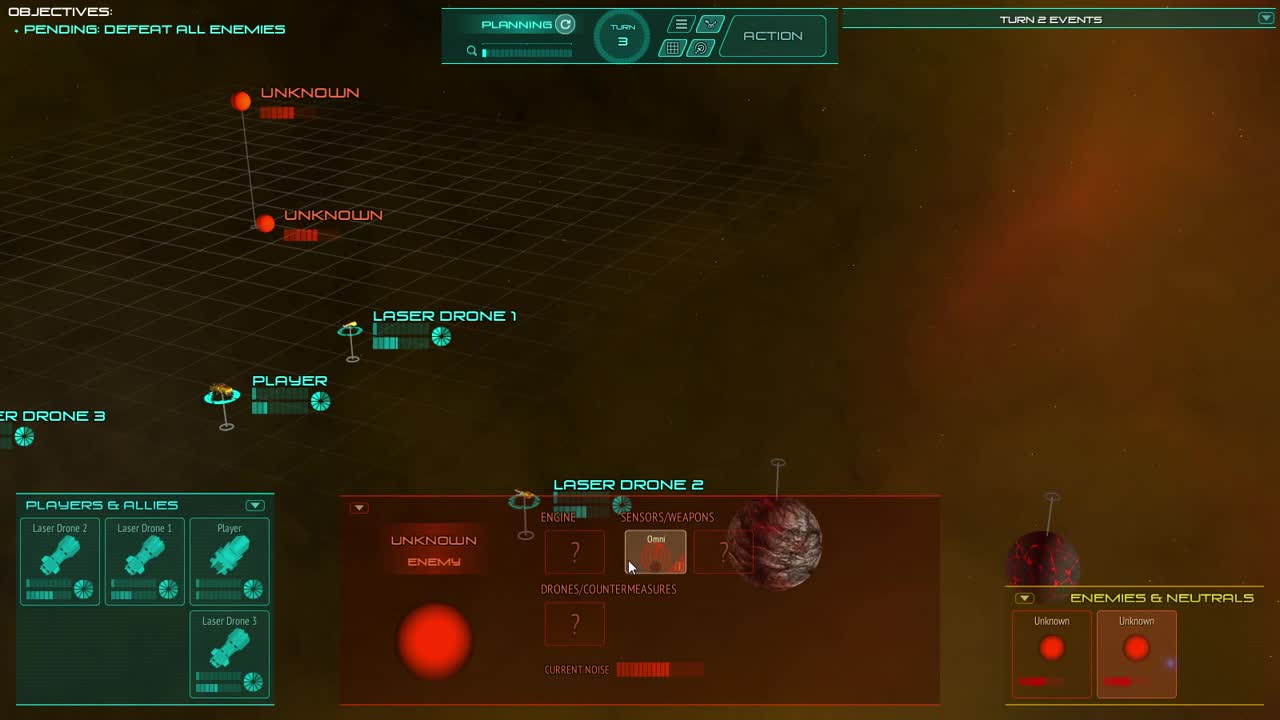Collapse the Players & Allies panel
The width and height of the screenshot is (1280, 720).
(x=255, y=505)
